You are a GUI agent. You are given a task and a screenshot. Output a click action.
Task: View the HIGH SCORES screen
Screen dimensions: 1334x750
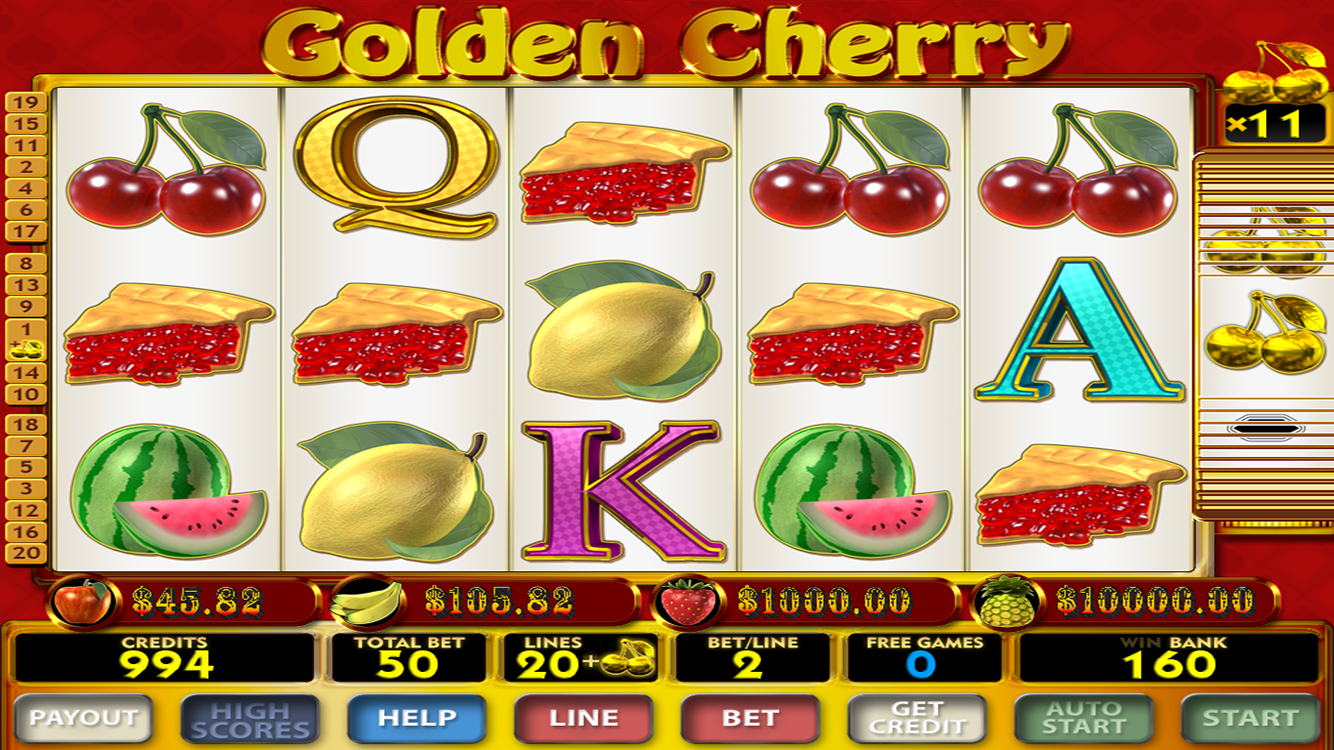(x=250, y=717)
